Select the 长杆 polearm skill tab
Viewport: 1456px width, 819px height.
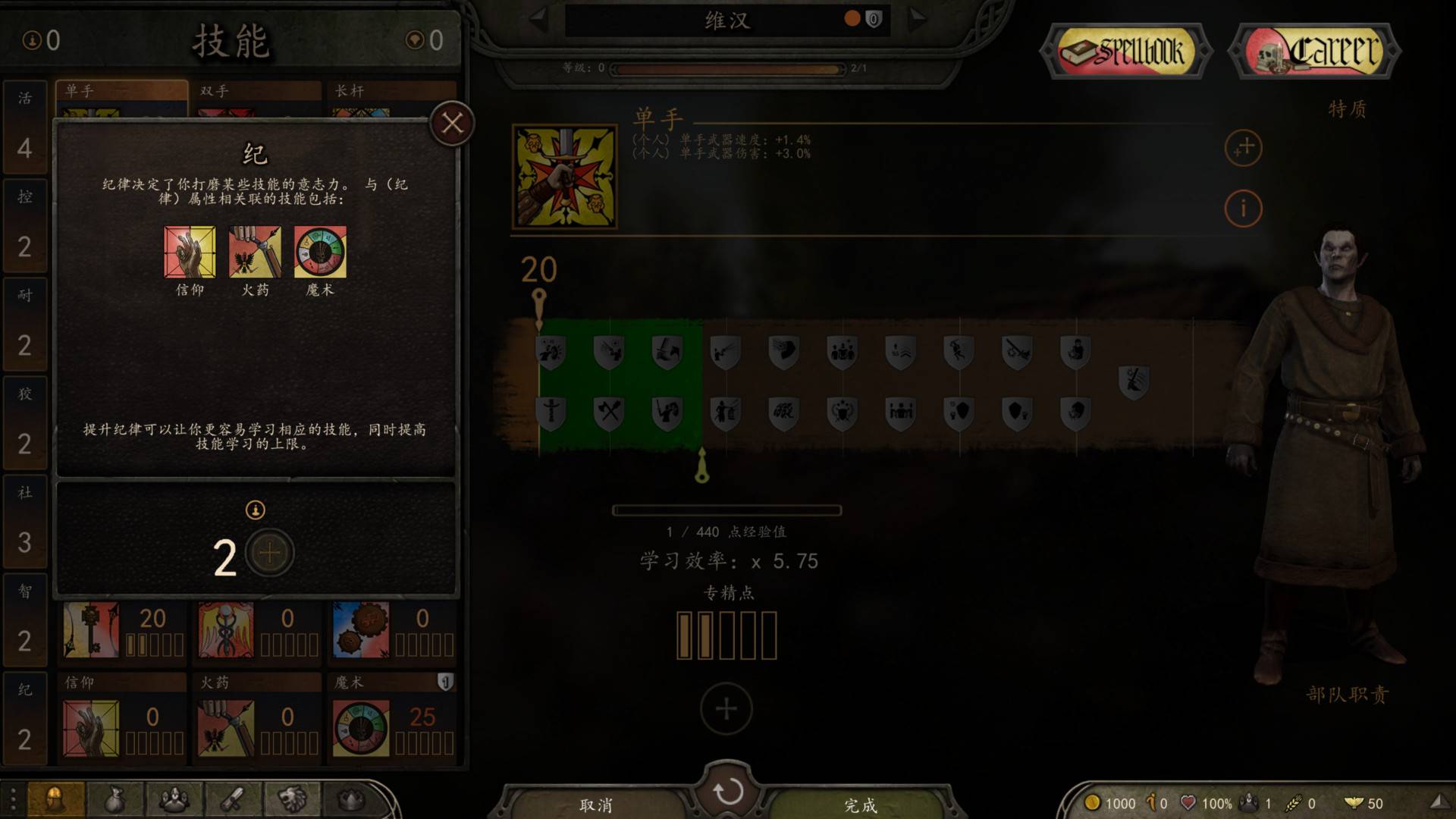362,89
